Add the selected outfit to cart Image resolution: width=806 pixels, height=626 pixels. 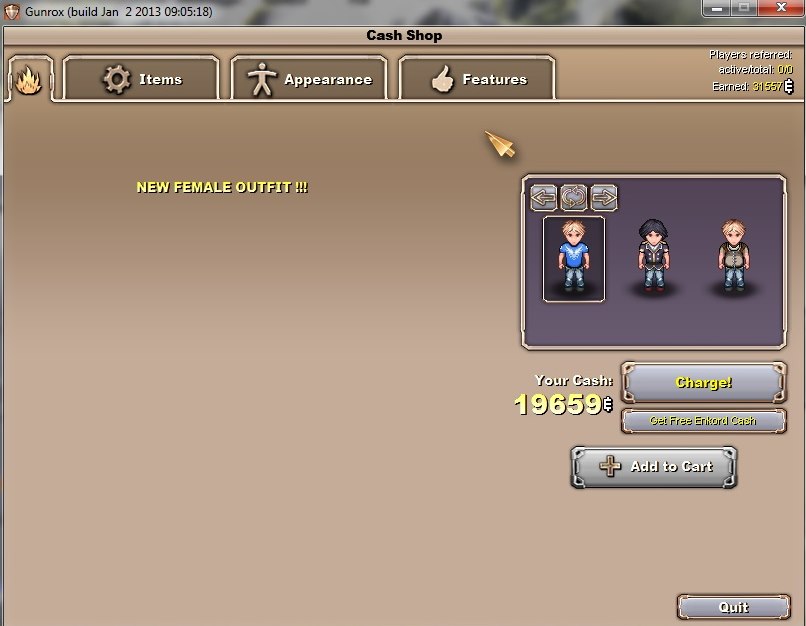point(654,467)
